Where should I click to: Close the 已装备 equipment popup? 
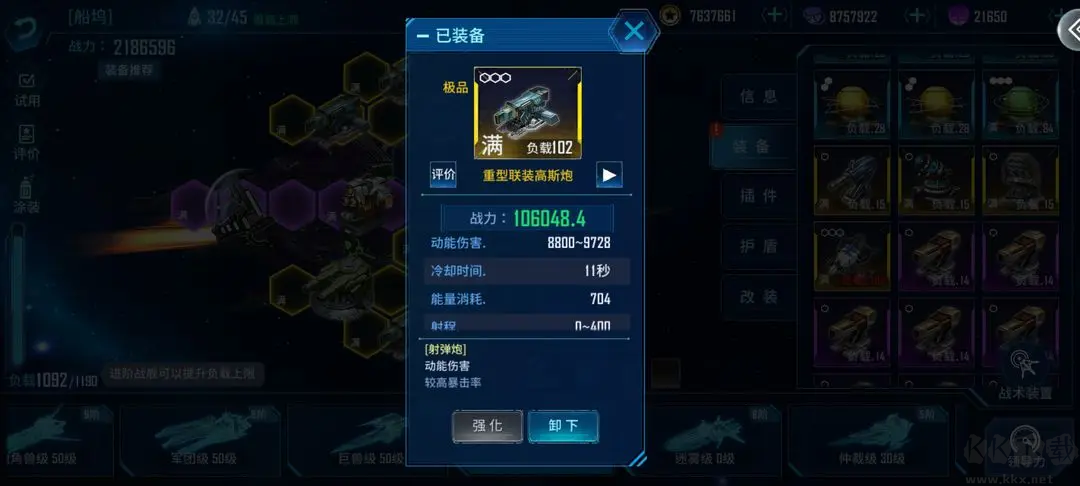(x=634, y=31)
